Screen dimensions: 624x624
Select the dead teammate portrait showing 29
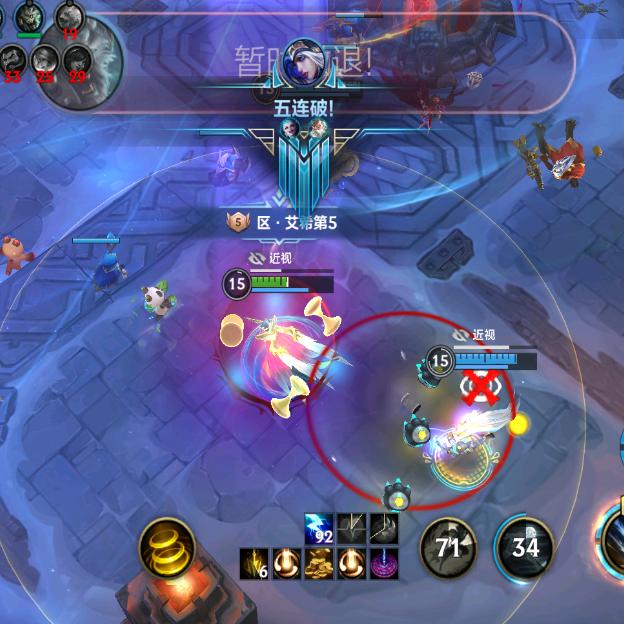pos(77,61)
